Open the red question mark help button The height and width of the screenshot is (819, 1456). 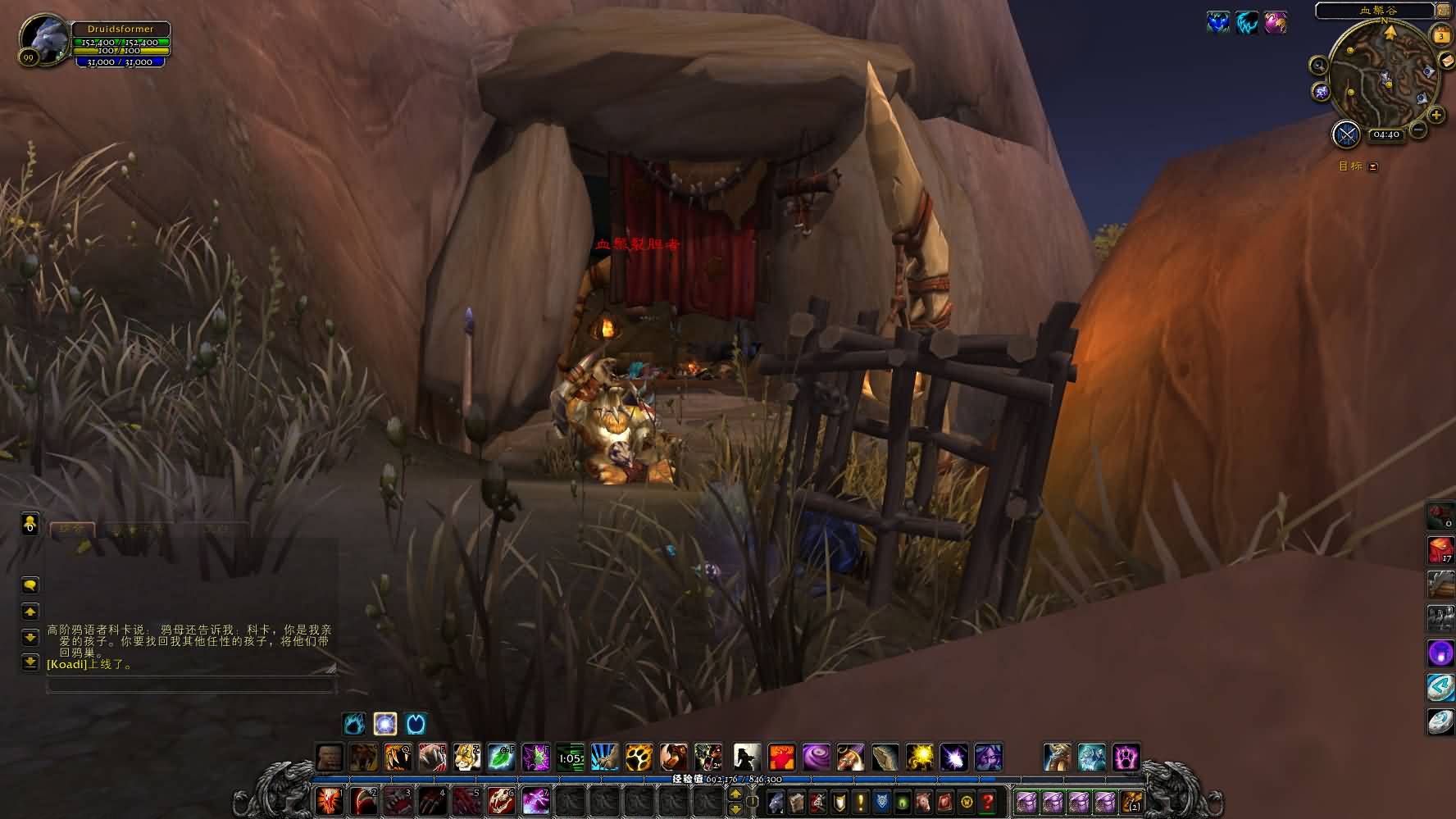click(x=989, y=801)
